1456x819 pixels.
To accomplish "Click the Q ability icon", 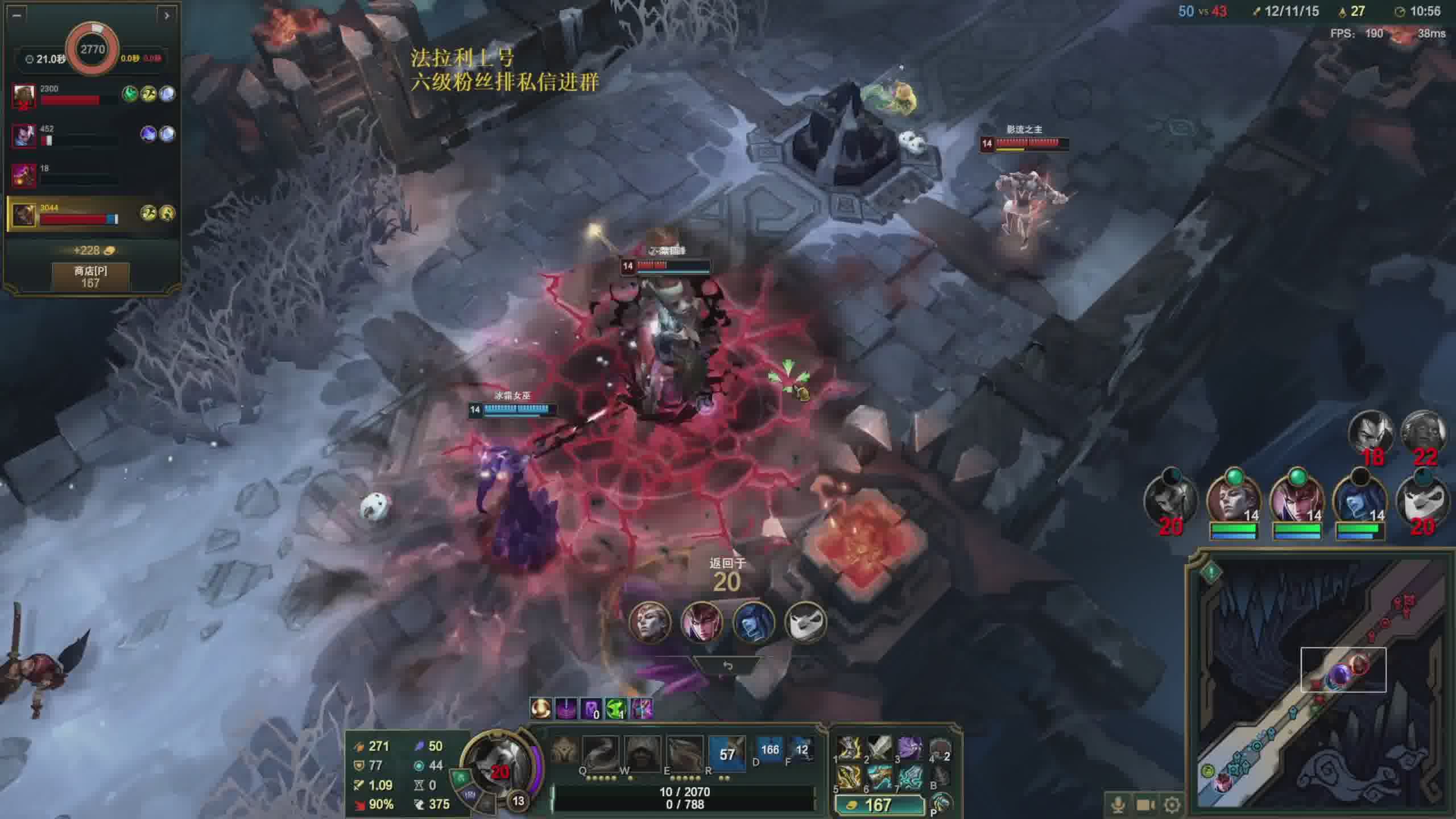I will click(x=601, y=753).
